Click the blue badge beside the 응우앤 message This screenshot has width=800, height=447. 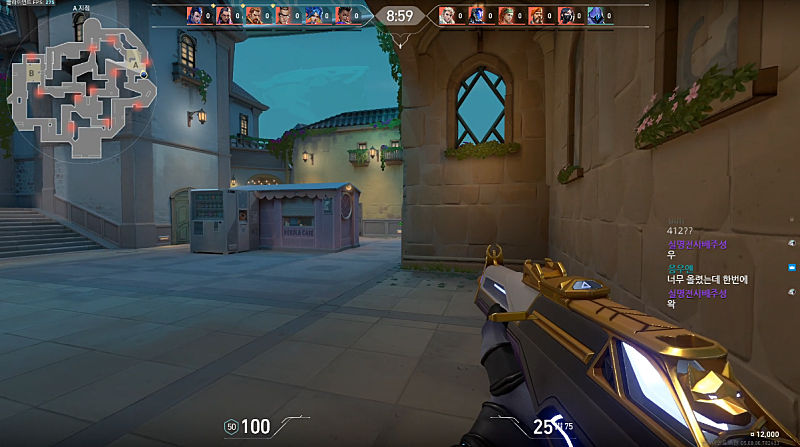(792, 267)
